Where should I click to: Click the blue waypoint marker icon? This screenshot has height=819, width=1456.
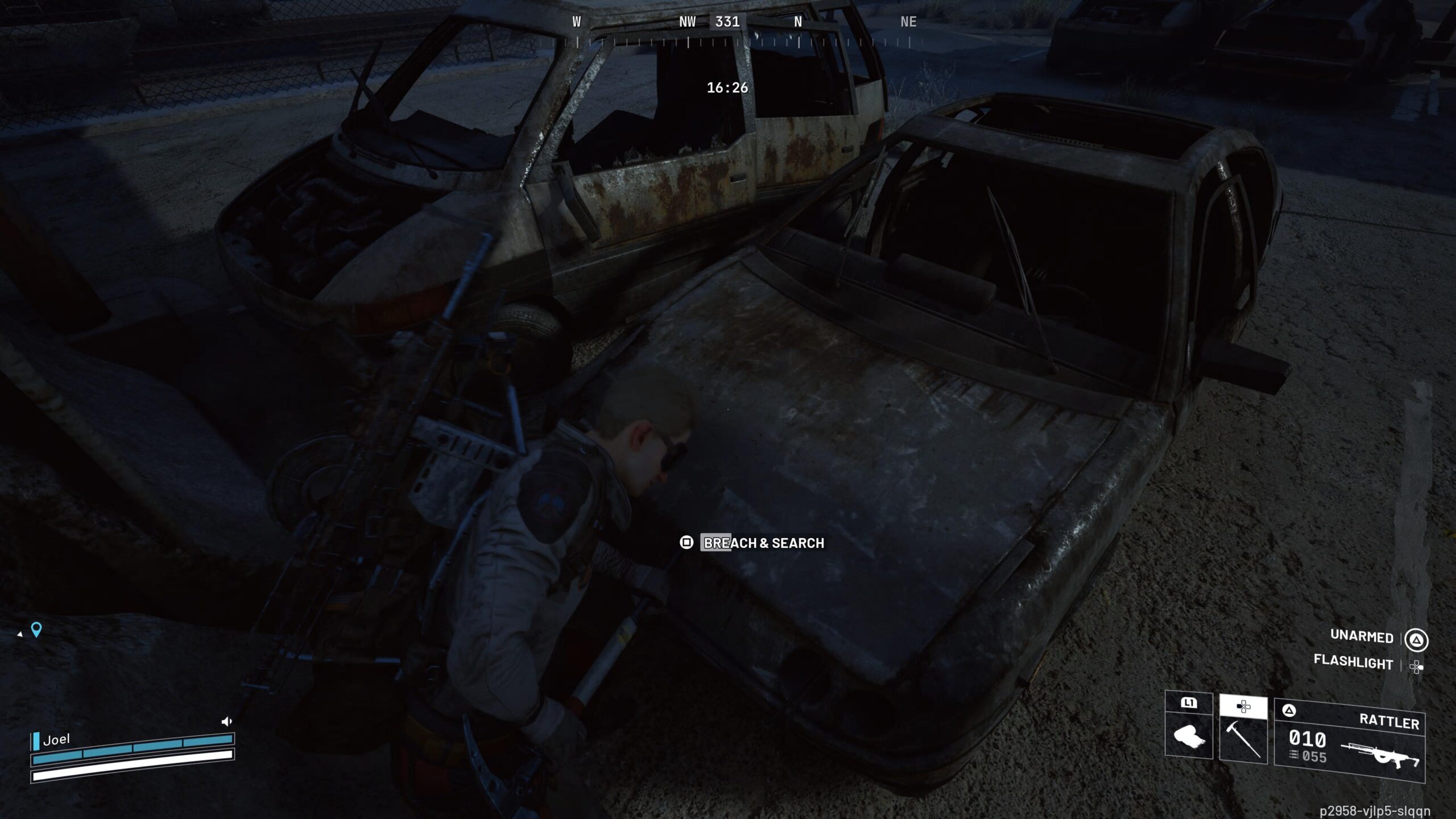(36, 630)
